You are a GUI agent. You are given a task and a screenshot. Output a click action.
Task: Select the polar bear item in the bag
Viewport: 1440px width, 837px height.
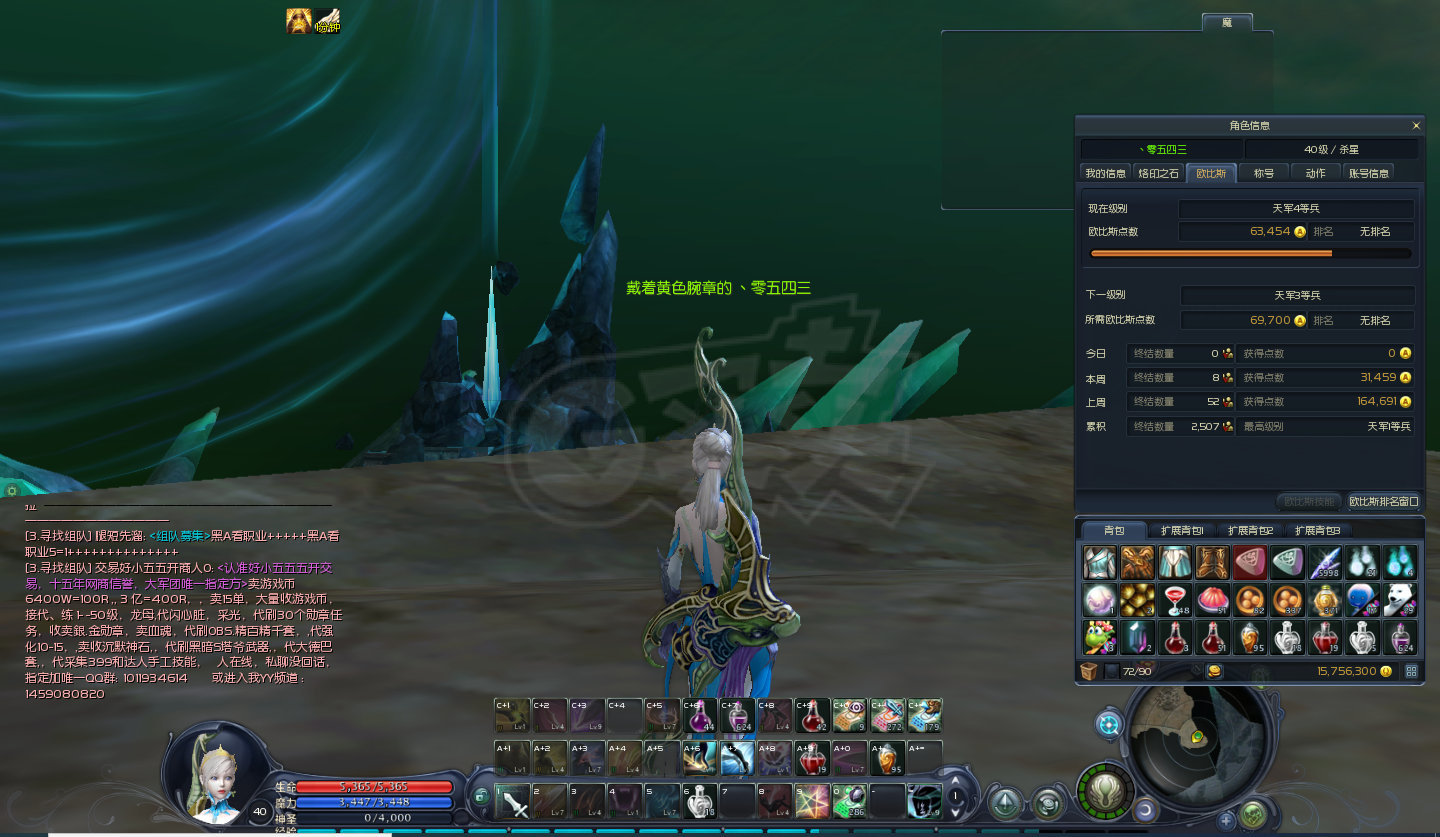1401,600
